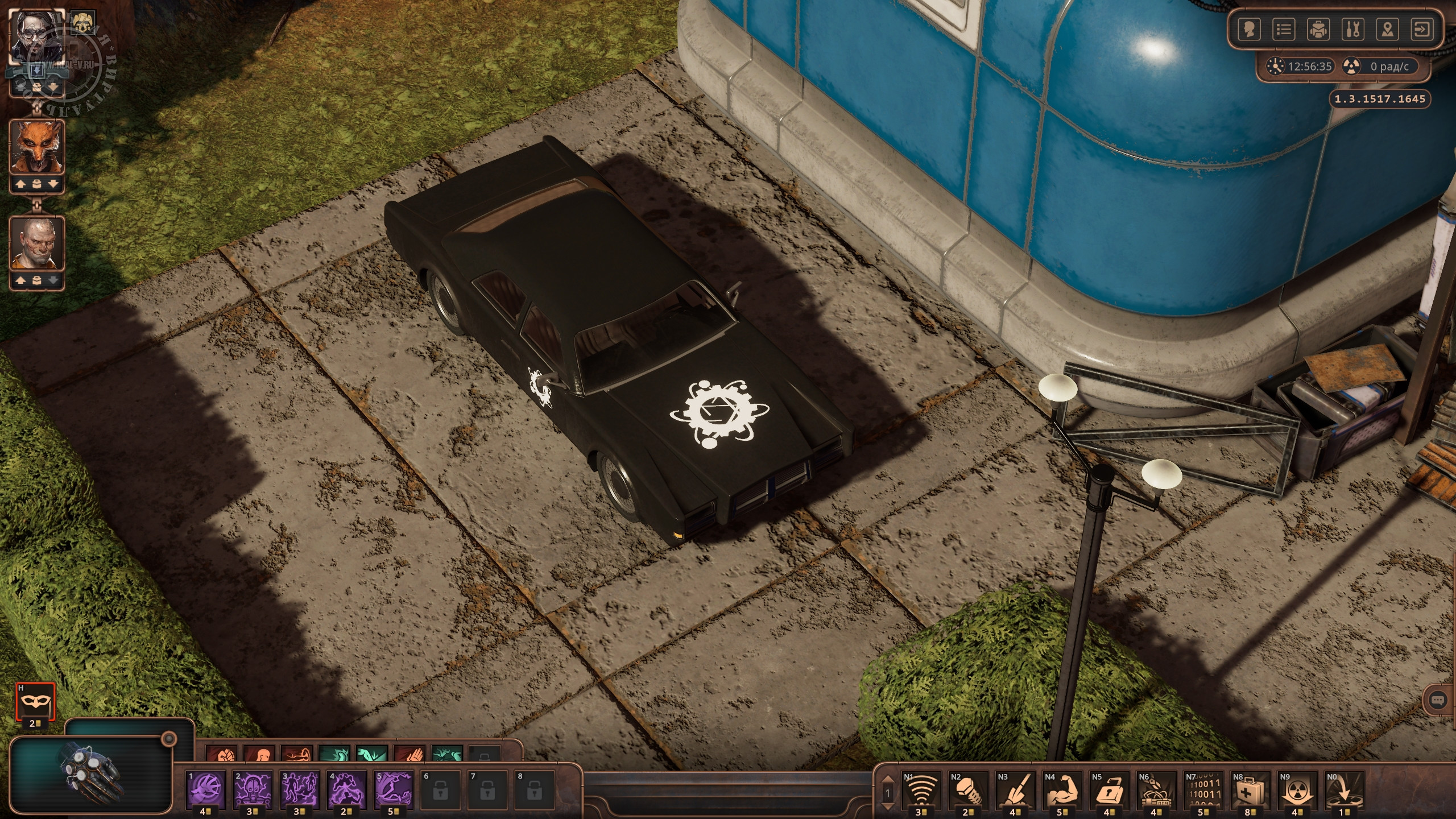Select the fox-masked companion portrait

[38, 147]
